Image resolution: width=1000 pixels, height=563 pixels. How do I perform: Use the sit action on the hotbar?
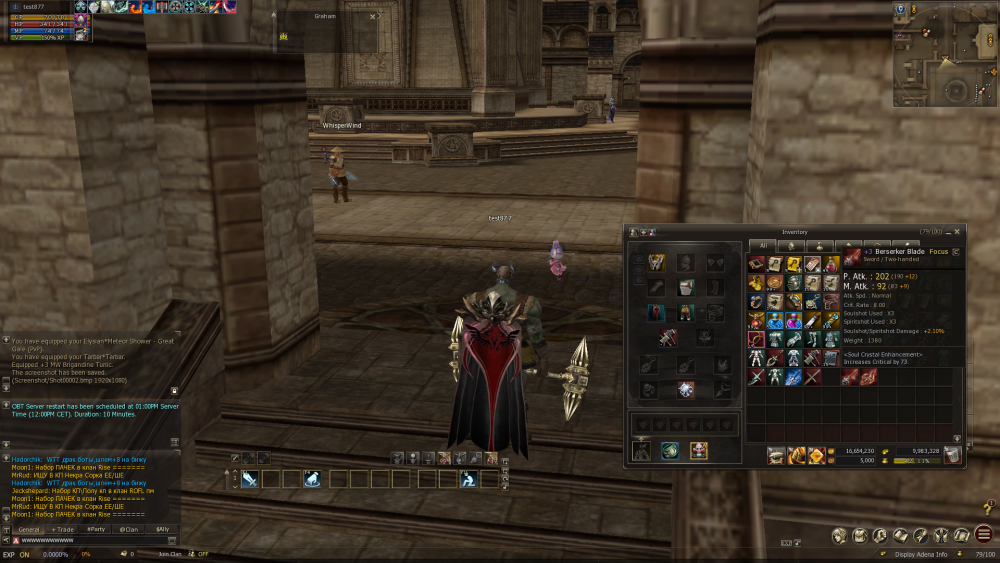pyautogui.click(x=468, y=479)
